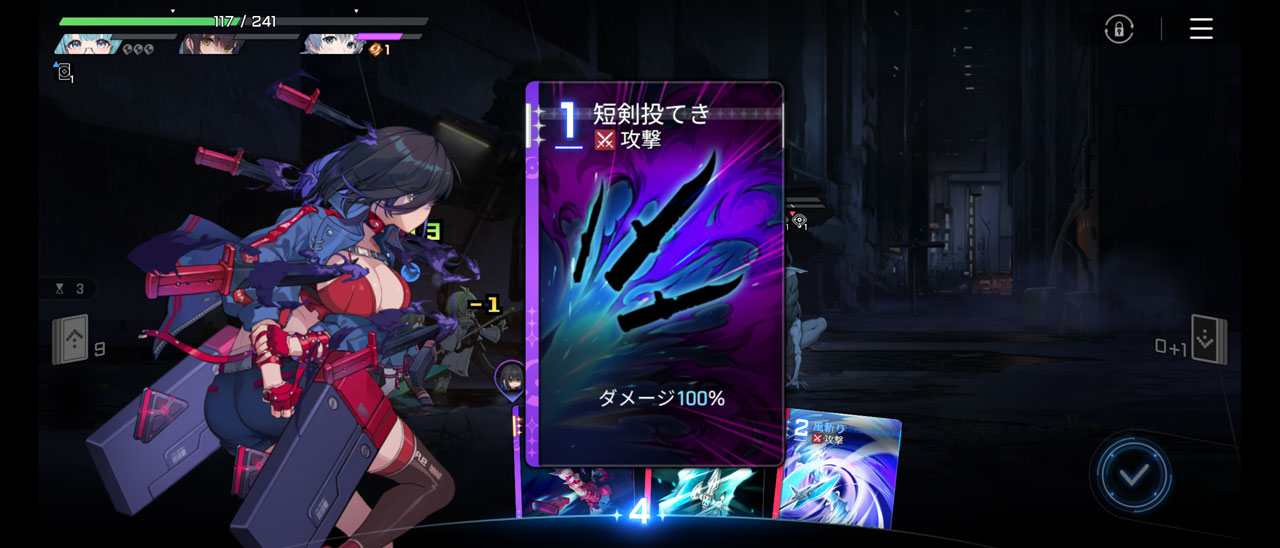Select the brown-haired green-eyed character portrait
The image size is (1280, 548).
click(208, 44)
